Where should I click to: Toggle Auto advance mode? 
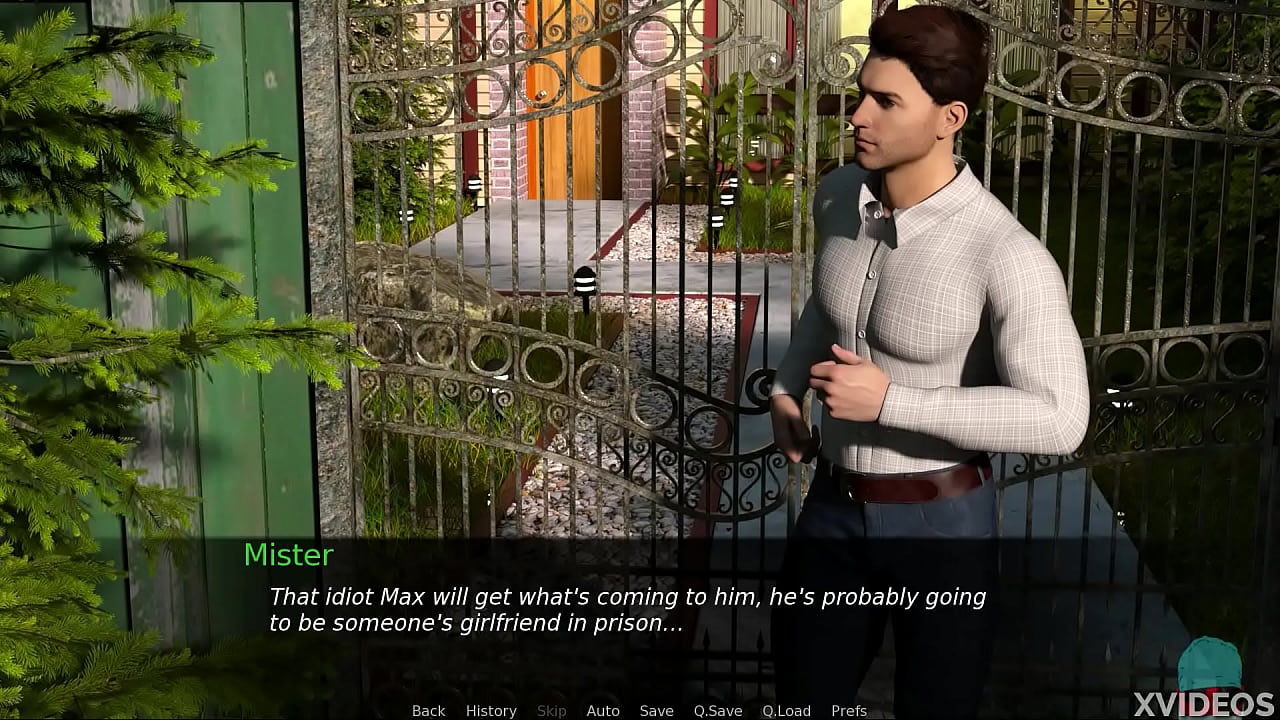[x=603, y=711]
